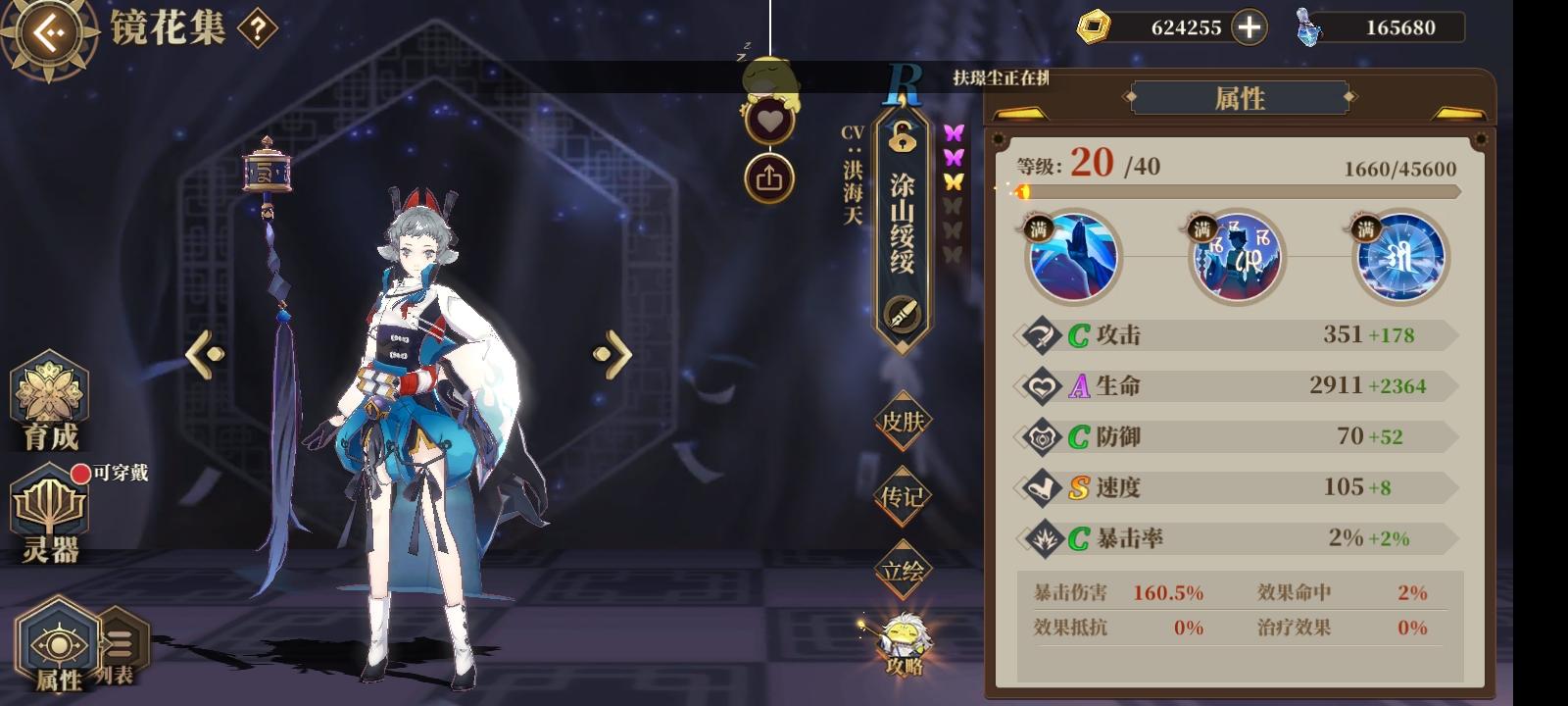This screenshot has width=1568, height=706.
Task: Click the share icon below the heart
Action: click(770, 175)
